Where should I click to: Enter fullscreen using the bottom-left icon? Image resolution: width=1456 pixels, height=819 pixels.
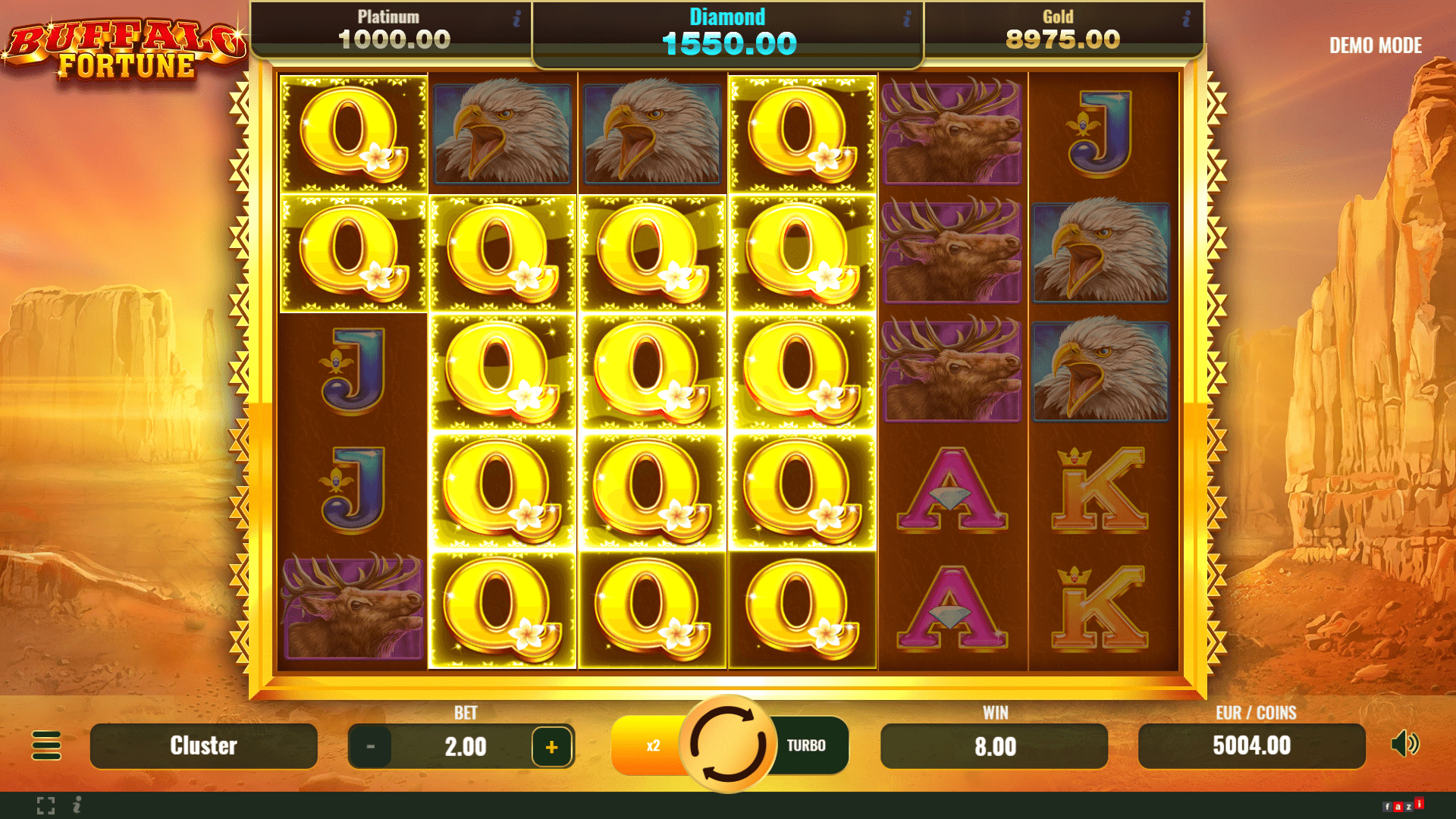coord(47,805)
